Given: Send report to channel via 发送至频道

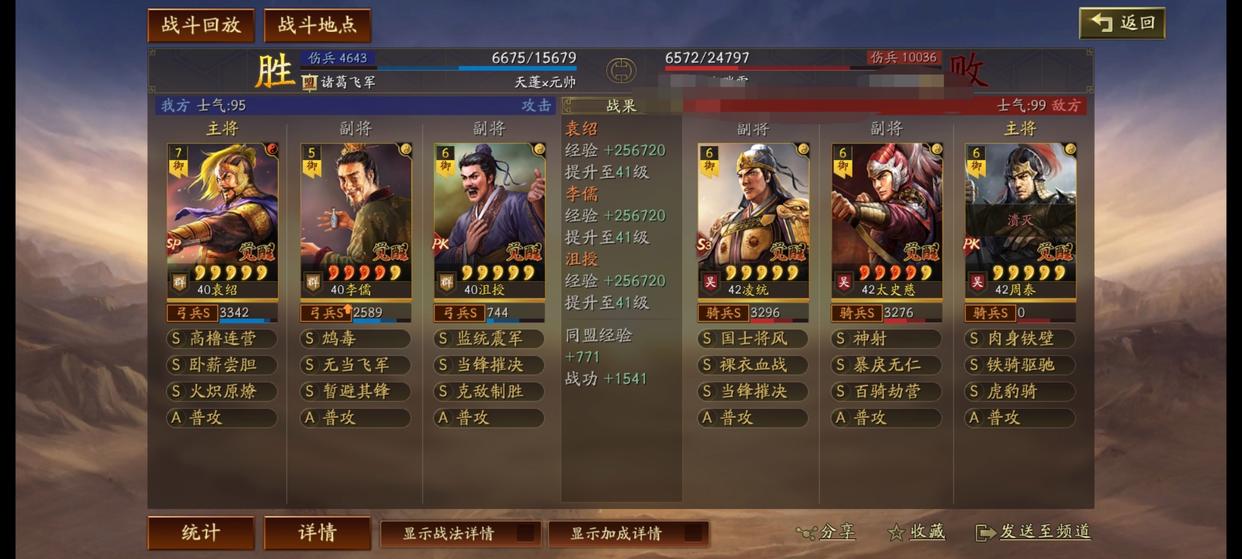Looking at the screenshot, I should 1033,532.
